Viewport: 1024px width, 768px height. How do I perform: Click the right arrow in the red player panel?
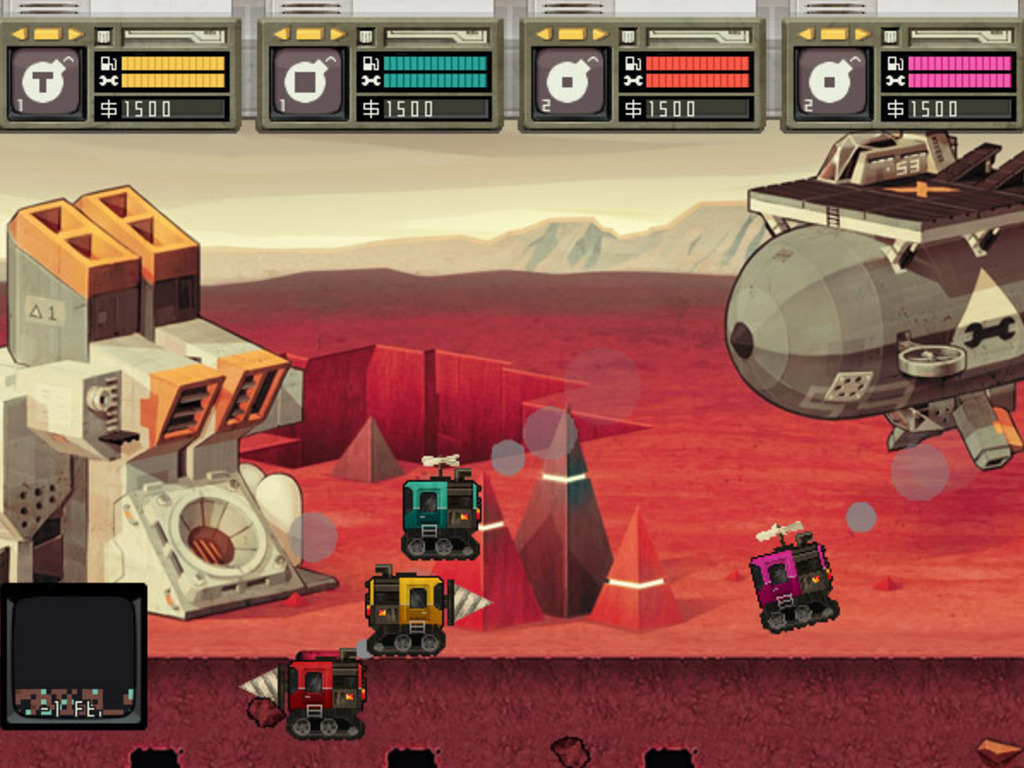599,34
